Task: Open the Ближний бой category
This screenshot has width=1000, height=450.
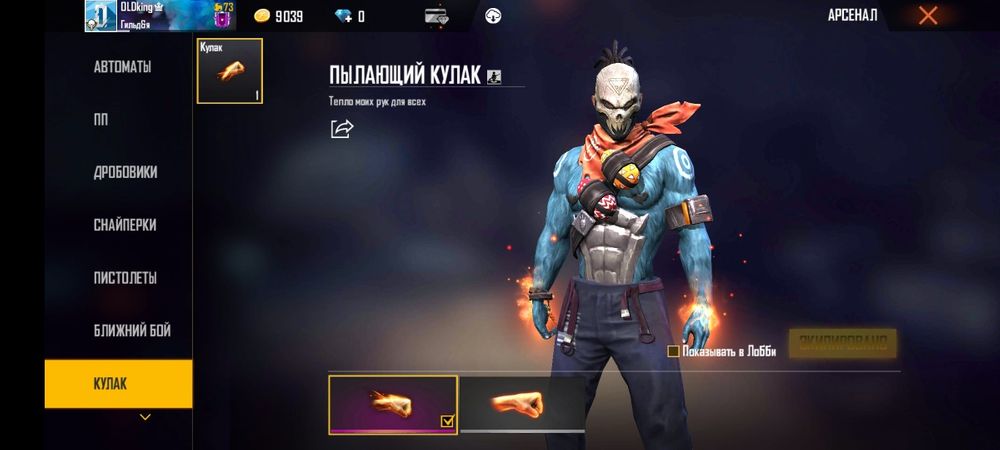Action: [x=125, y=331]
